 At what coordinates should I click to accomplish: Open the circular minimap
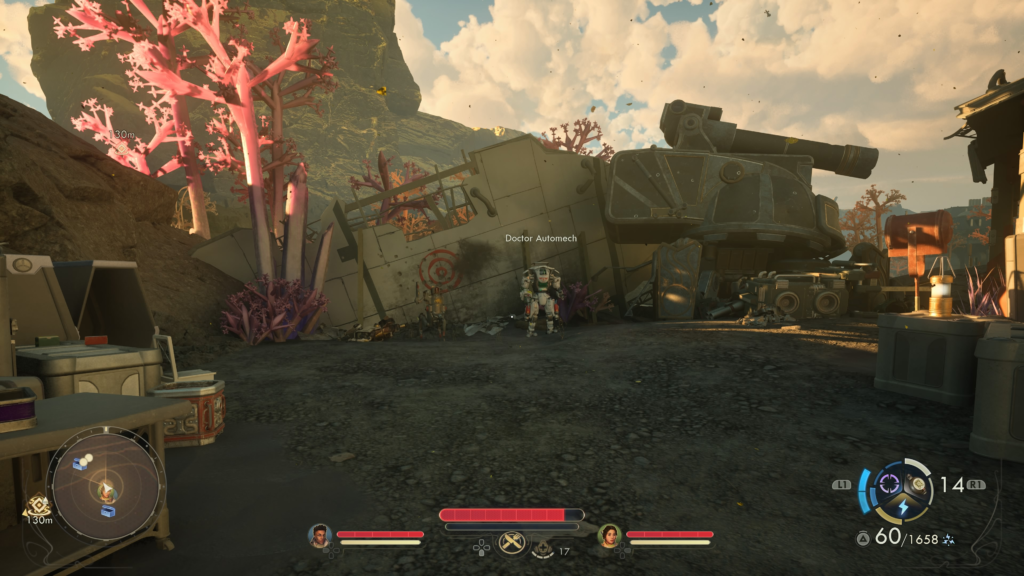tap(107, 485)
